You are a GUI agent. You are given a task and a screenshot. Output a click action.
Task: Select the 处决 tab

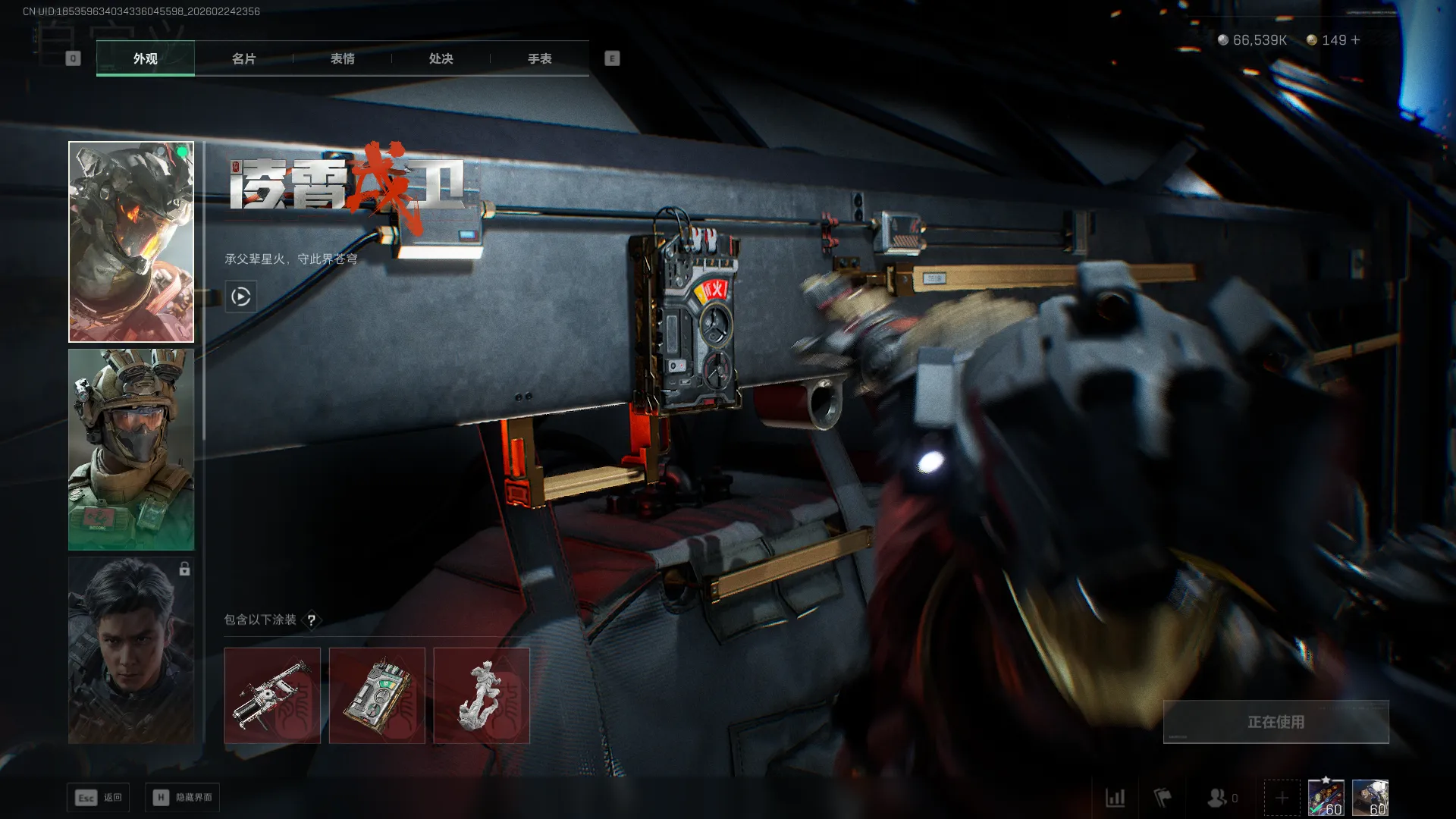441,58
